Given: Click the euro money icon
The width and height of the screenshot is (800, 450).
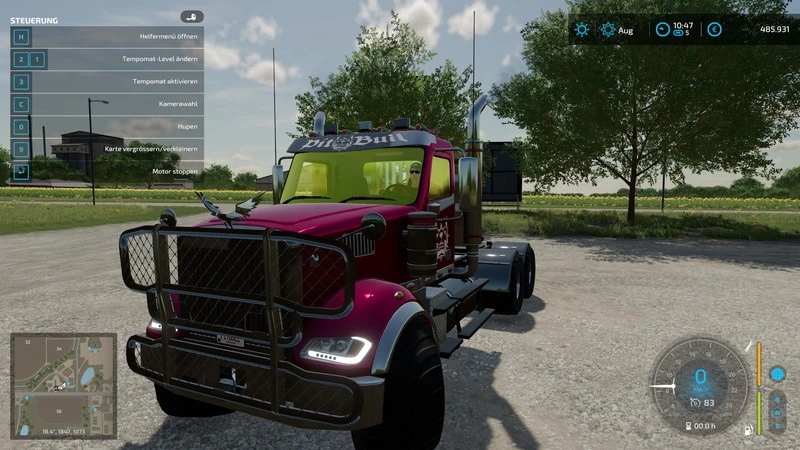Looking at the screenshot, I should pyautogui.click(x=714, y=30).
